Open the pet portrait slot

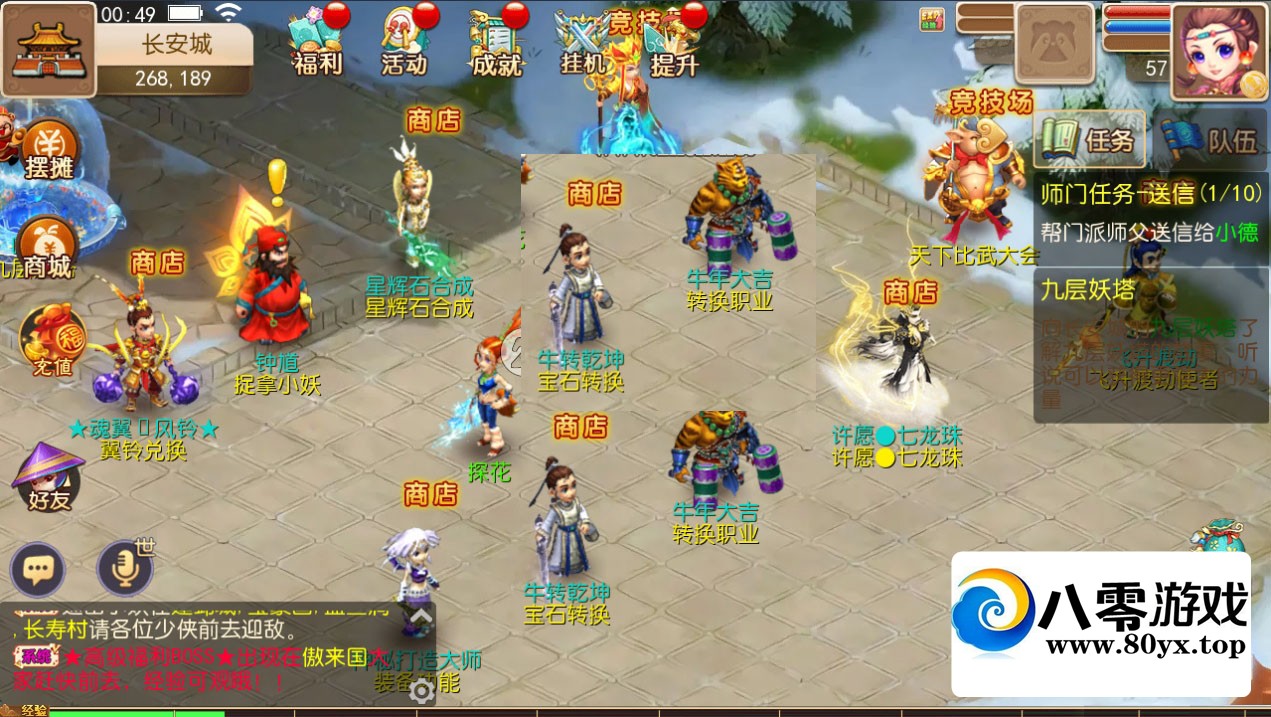tap(1054, 43)
